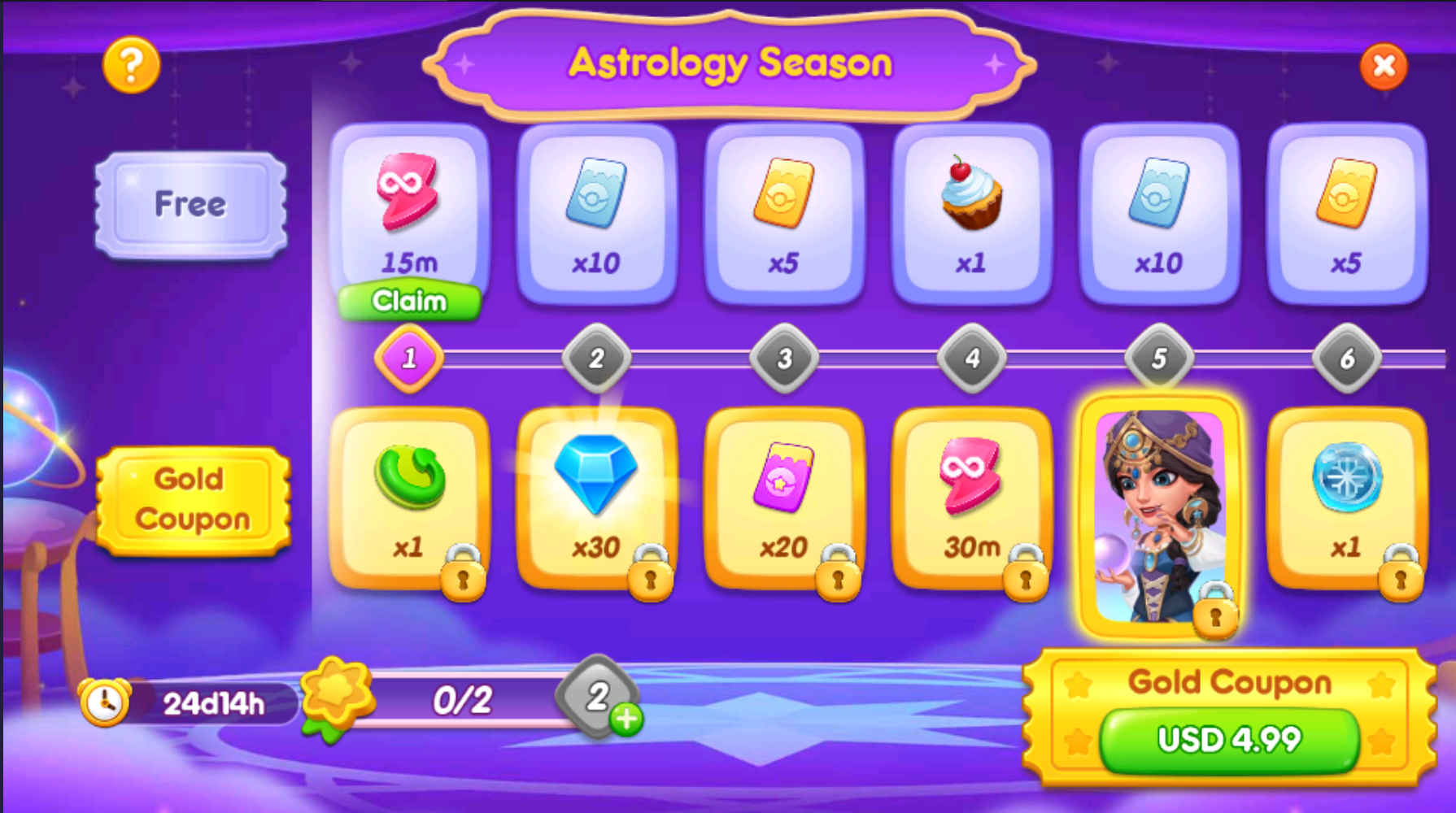Close the Astrology Season window

click(1383, 66)
